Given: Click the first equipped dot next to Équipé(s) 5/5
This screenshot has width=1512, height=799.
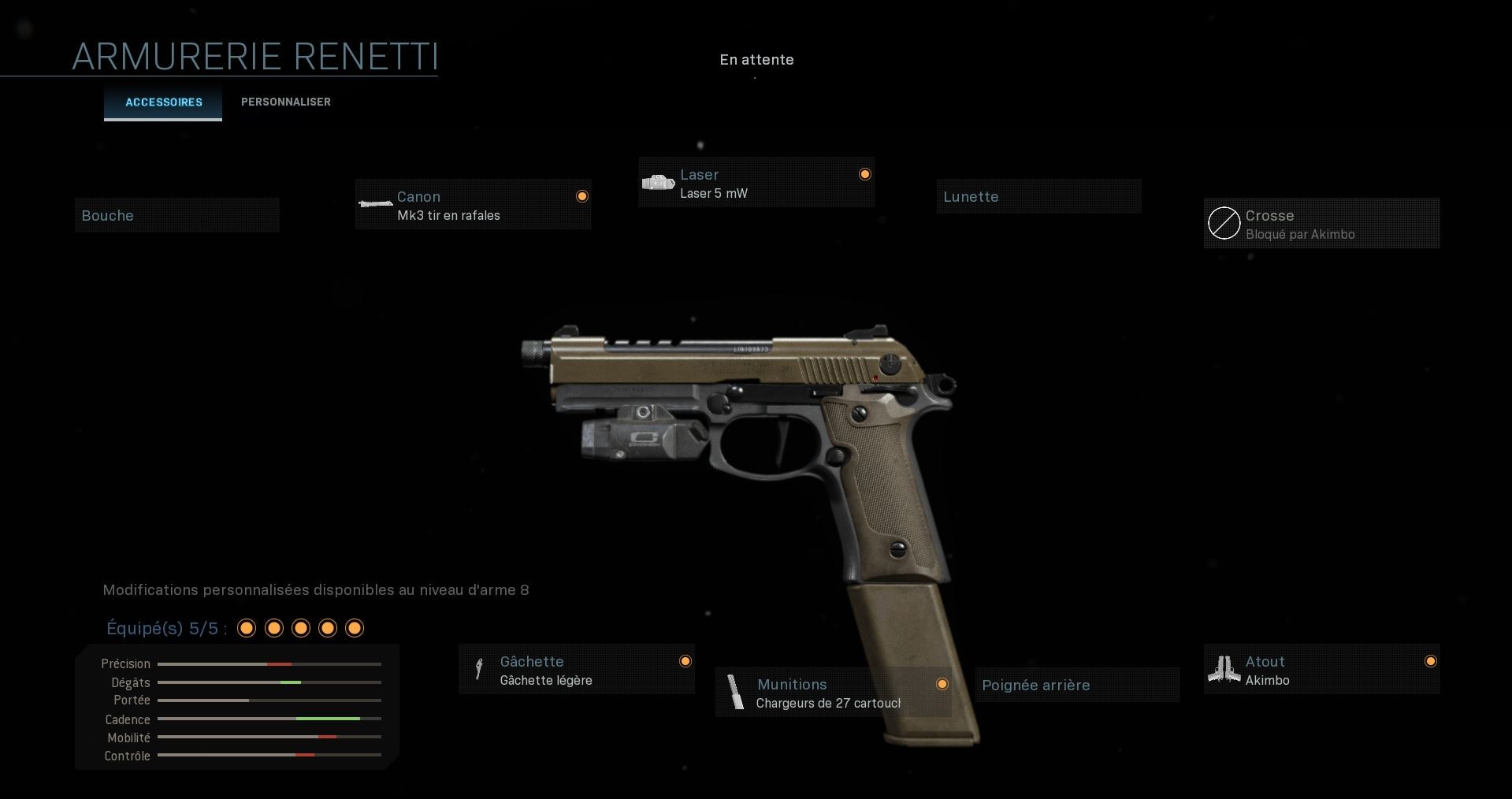Looking at the screenshot, I should pyautogui.click(x=247, y=628).
